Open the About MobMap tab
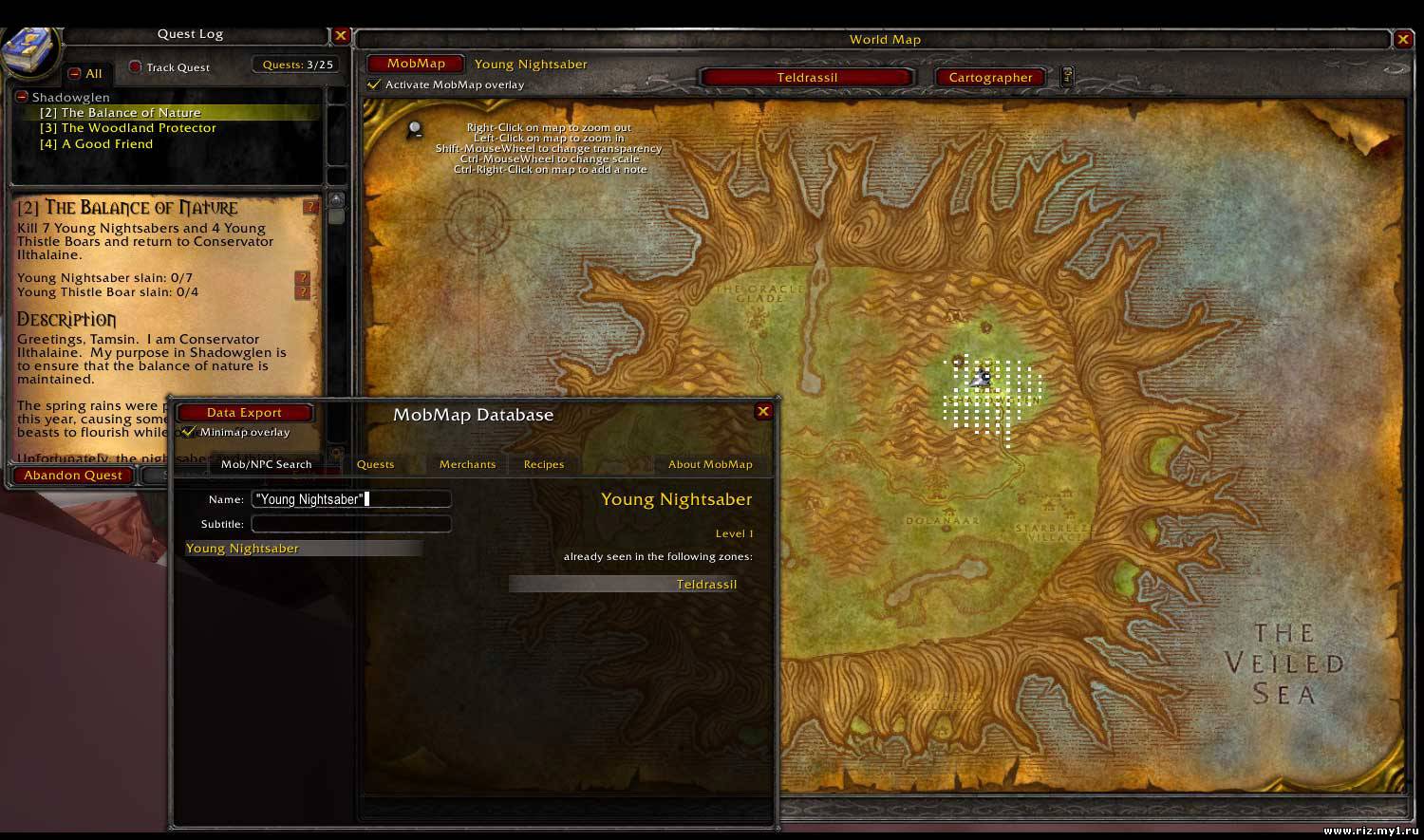Viewport: 1424px width, 840px height. [x=710, y=464]
